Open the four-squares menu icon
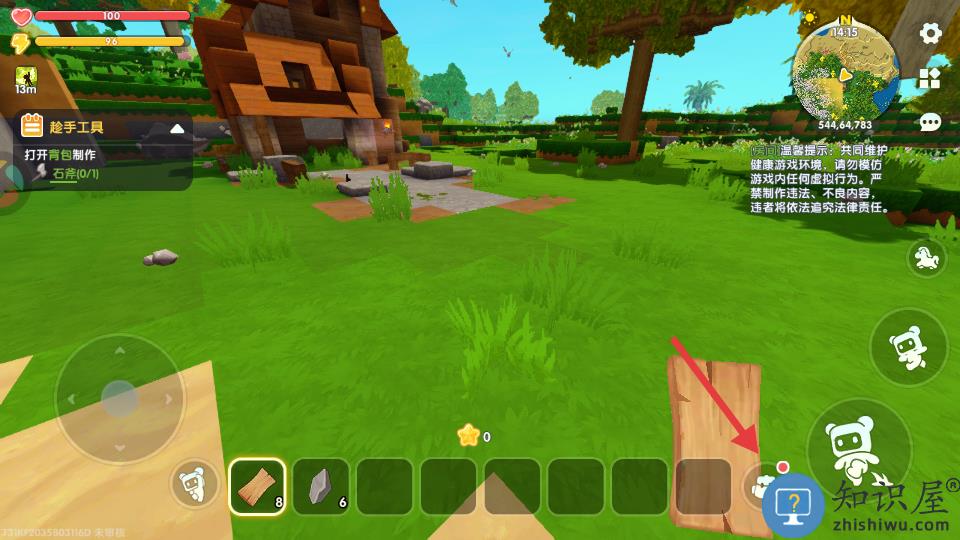This screenshot has height=540, width=960. click(931, 79)
